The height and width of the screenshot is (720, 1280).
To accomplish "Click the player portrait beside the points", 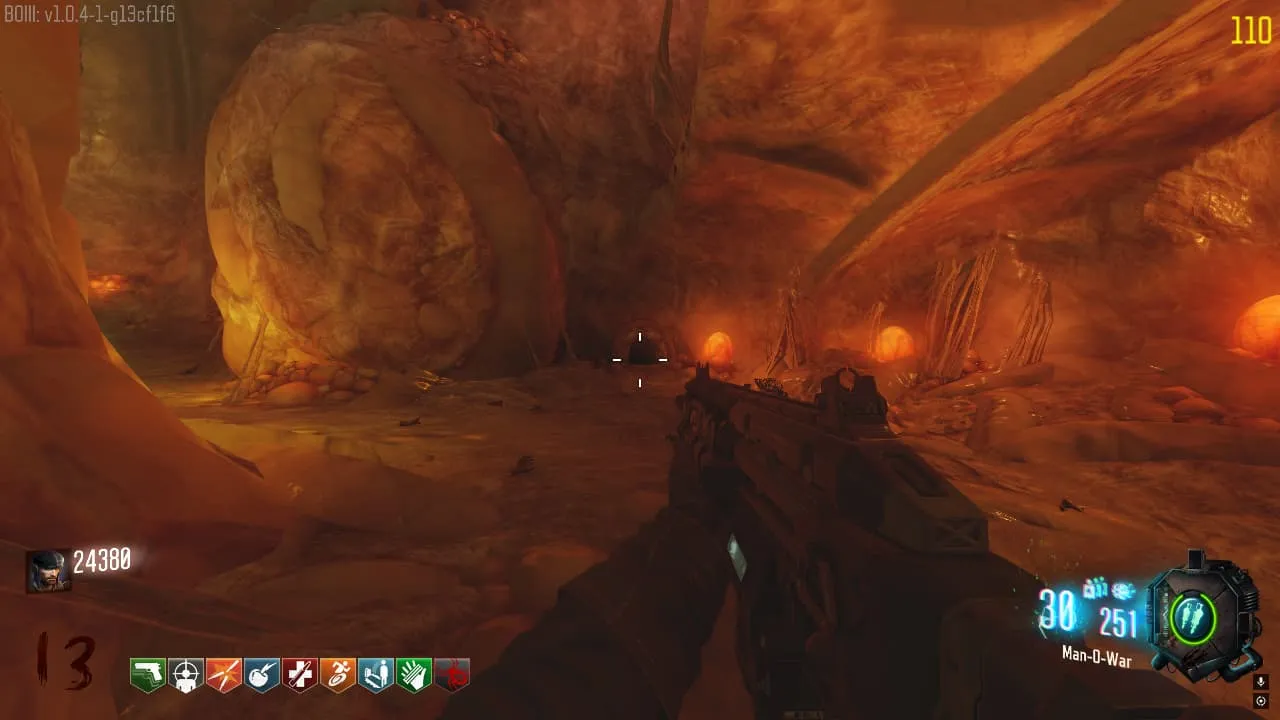I will click(48, 570).
